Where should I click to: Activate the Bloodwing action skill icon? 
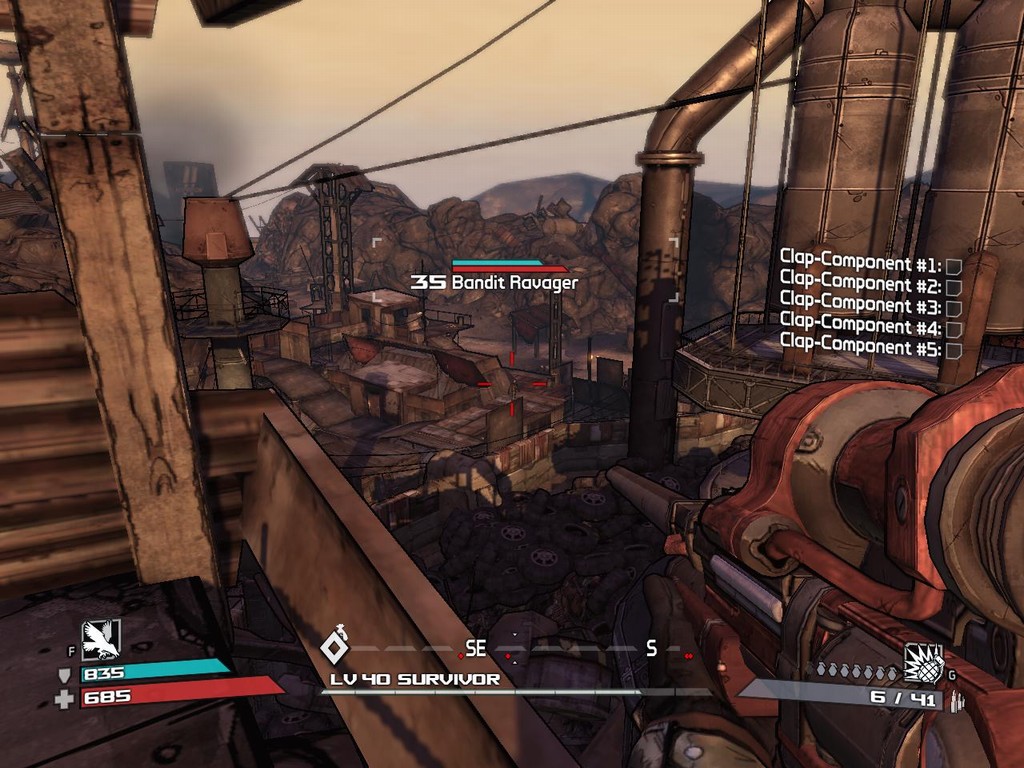[100, 639]
